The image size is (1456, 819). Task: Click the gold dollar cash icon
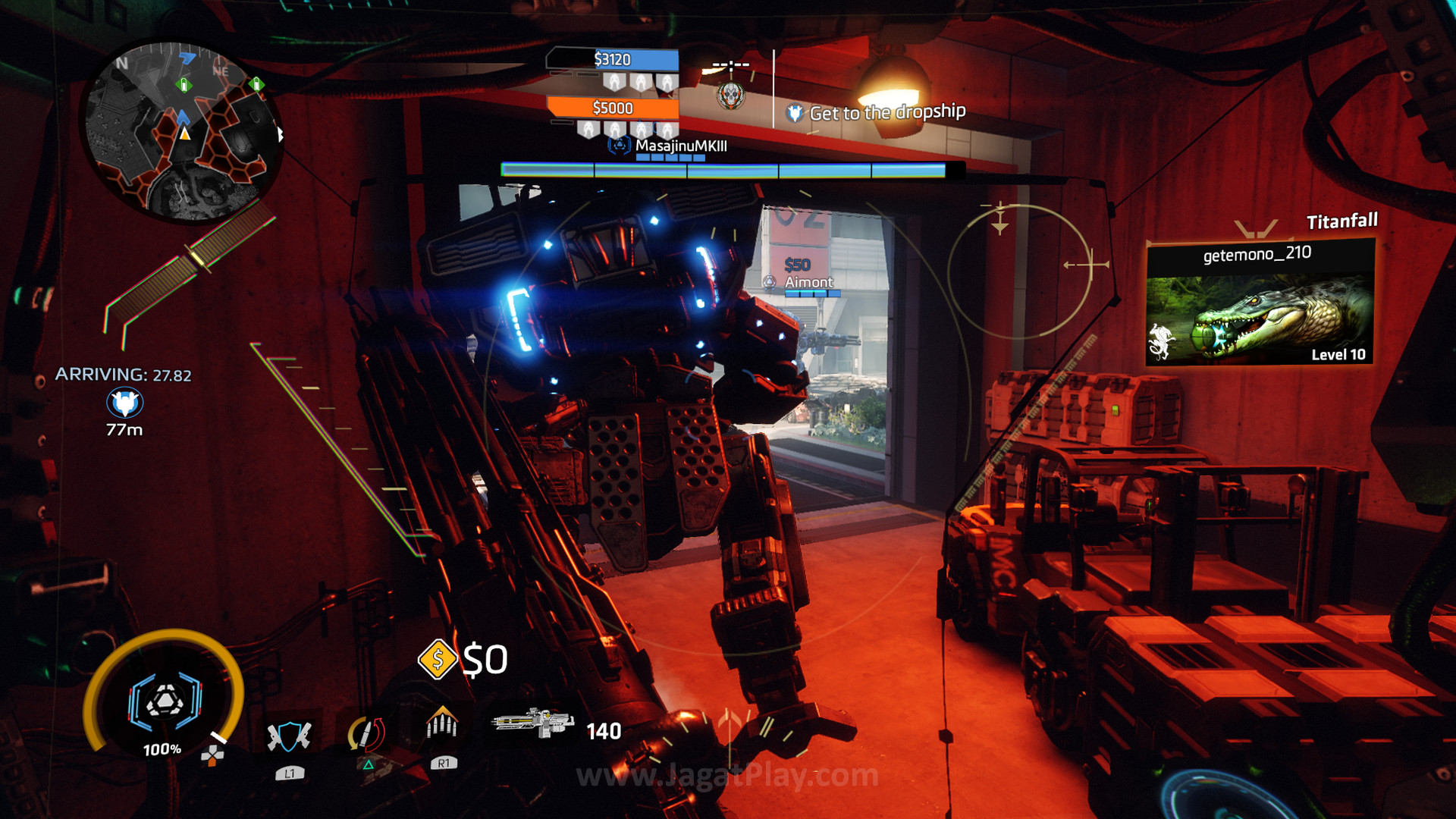coord(437,658)
